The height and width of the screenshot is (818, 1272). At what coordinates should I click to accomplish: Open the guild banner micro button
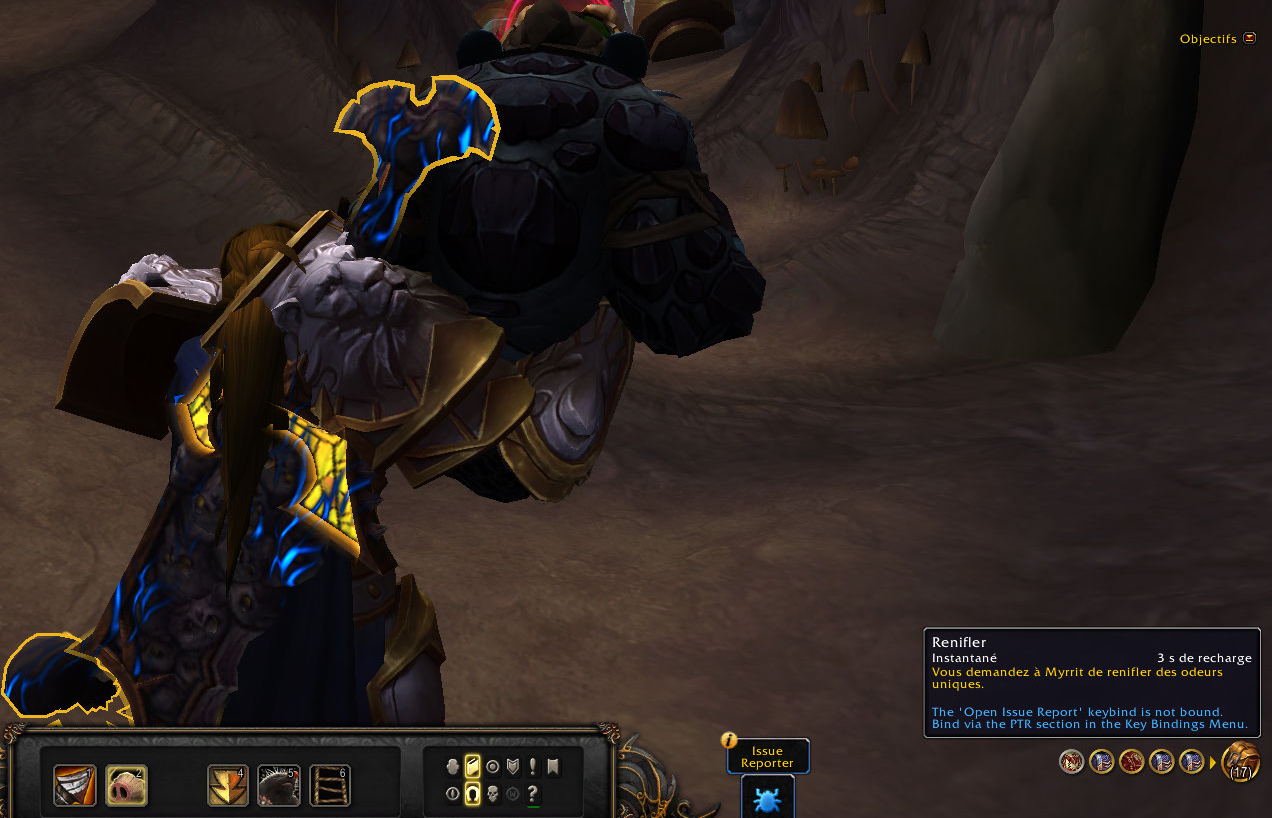[553, 767]
